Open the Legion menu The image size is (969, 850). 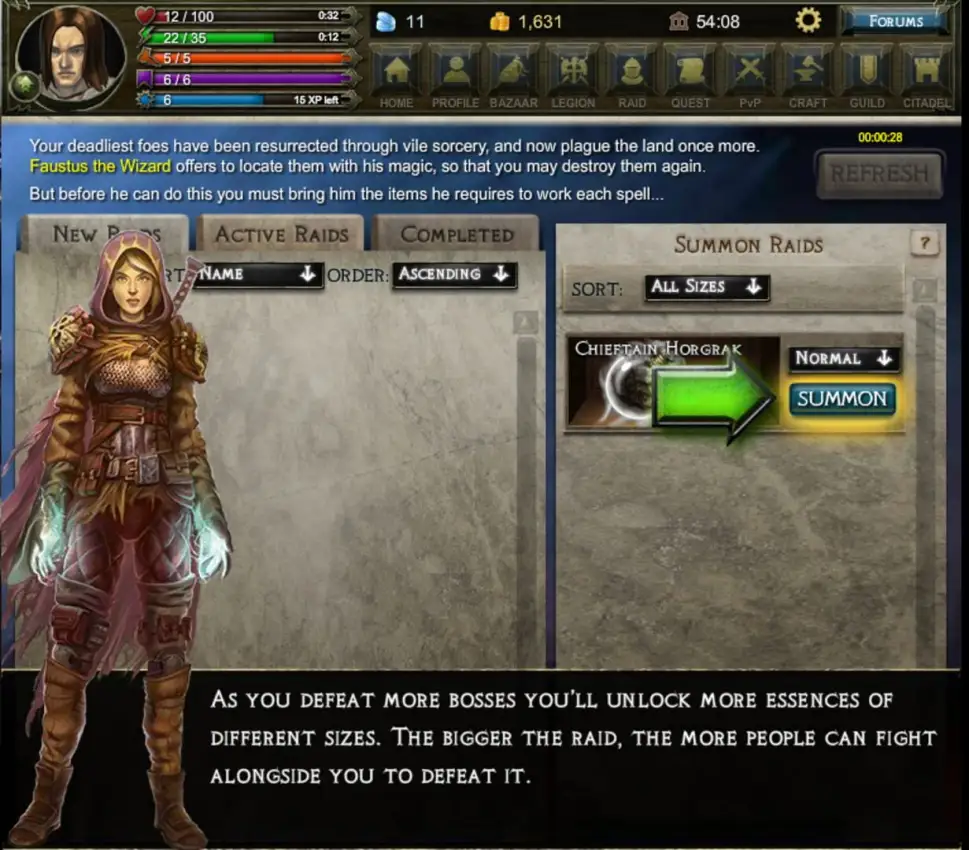[573, 76]
